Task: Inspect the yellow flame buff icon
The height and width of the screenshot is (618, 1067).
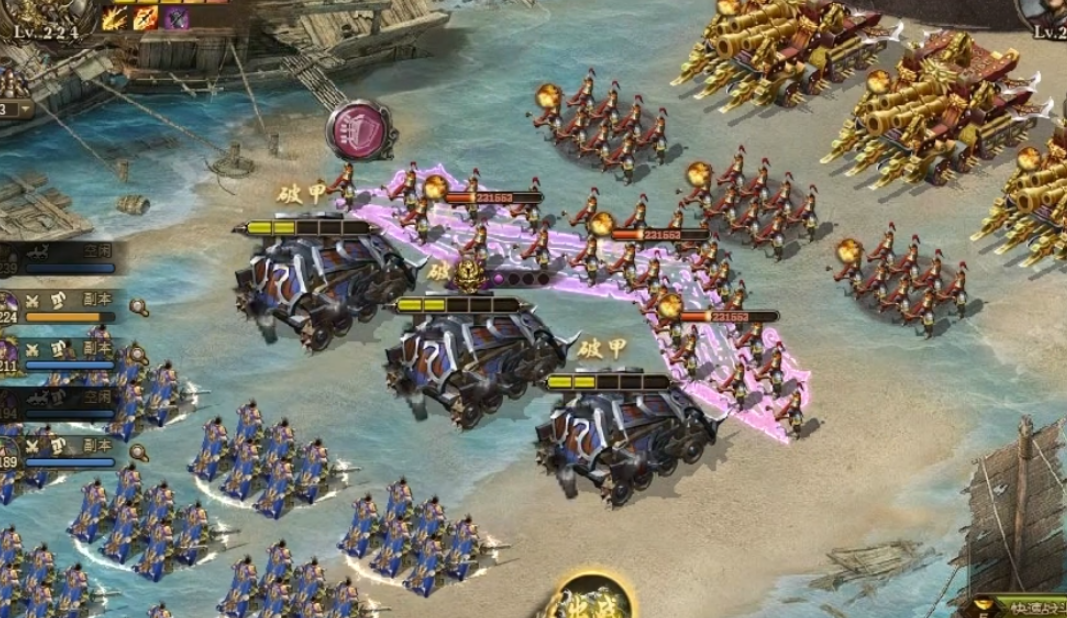Action: coord(115,18)
